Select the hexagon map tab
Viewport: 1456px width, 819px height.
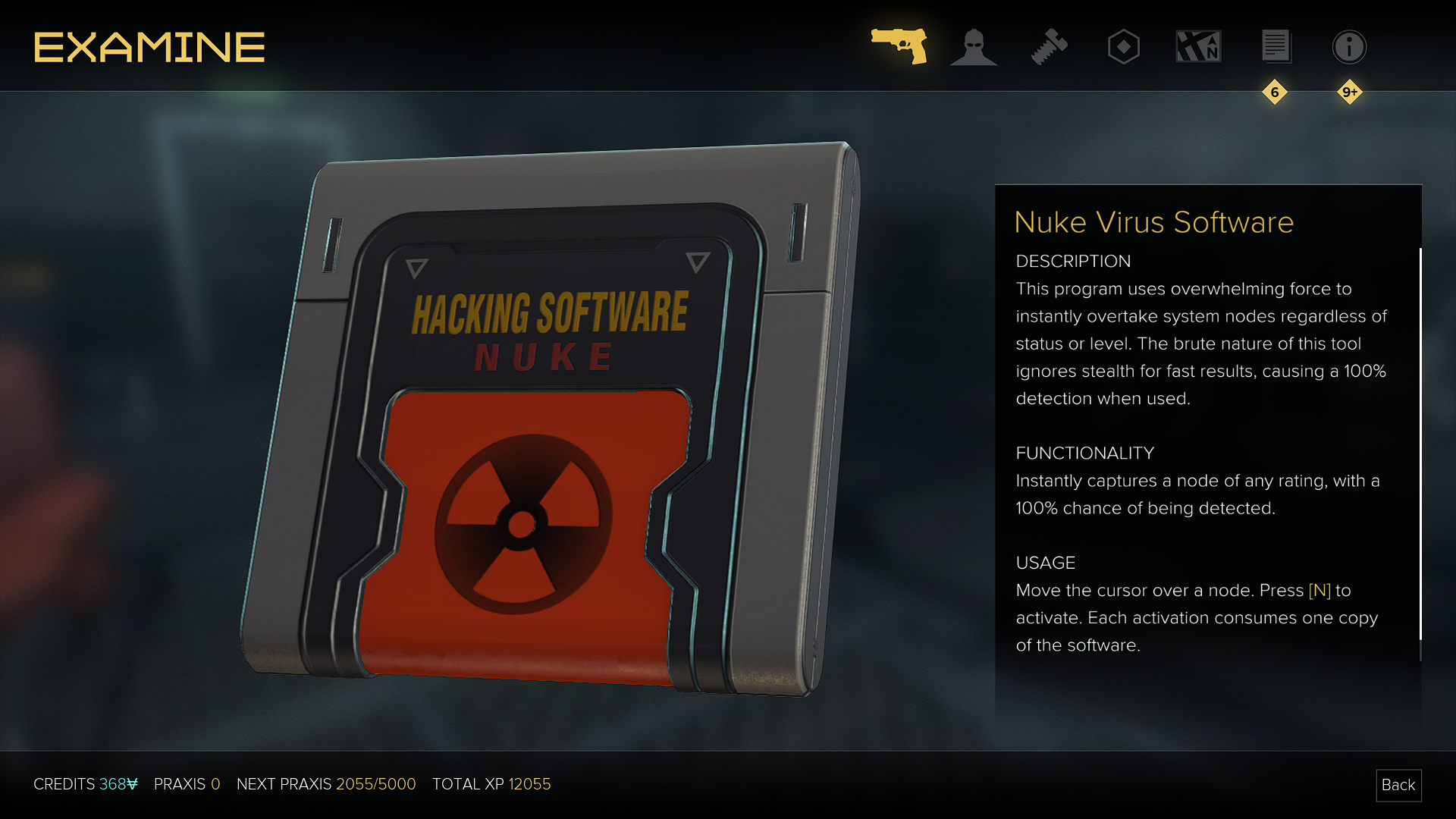tap(1123, 47)
